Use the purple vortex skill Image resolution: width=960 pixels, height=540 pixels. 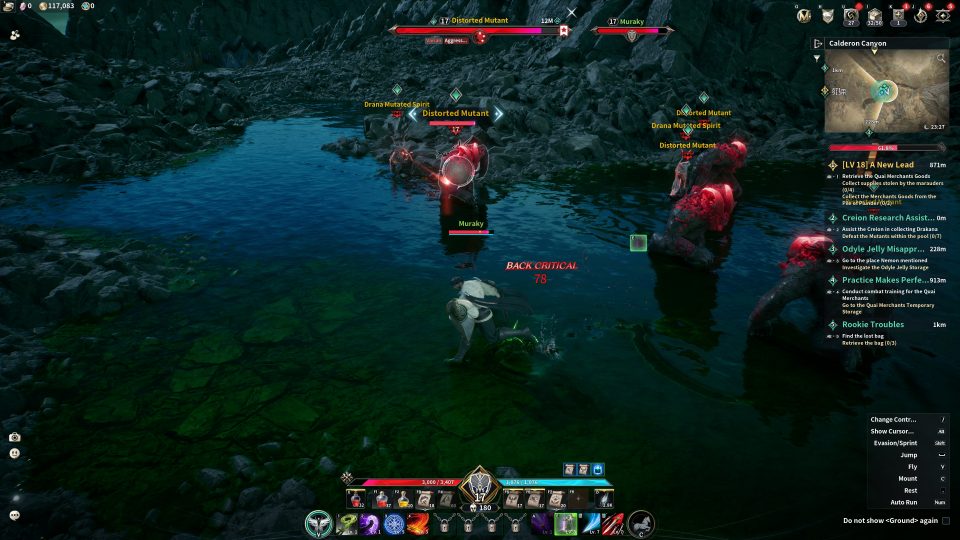370,523
